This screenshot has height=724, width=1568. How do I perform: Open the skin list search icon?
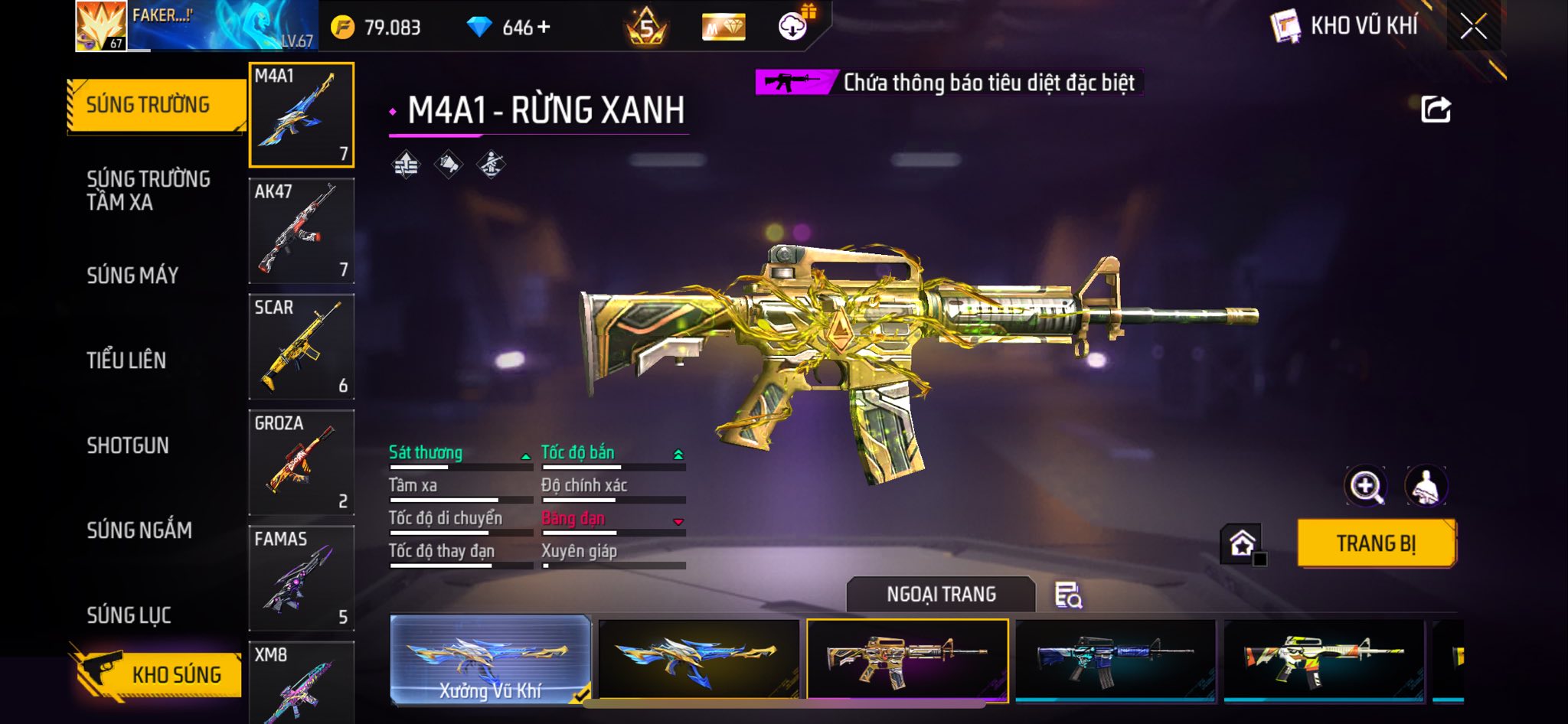click(1068, 595)
